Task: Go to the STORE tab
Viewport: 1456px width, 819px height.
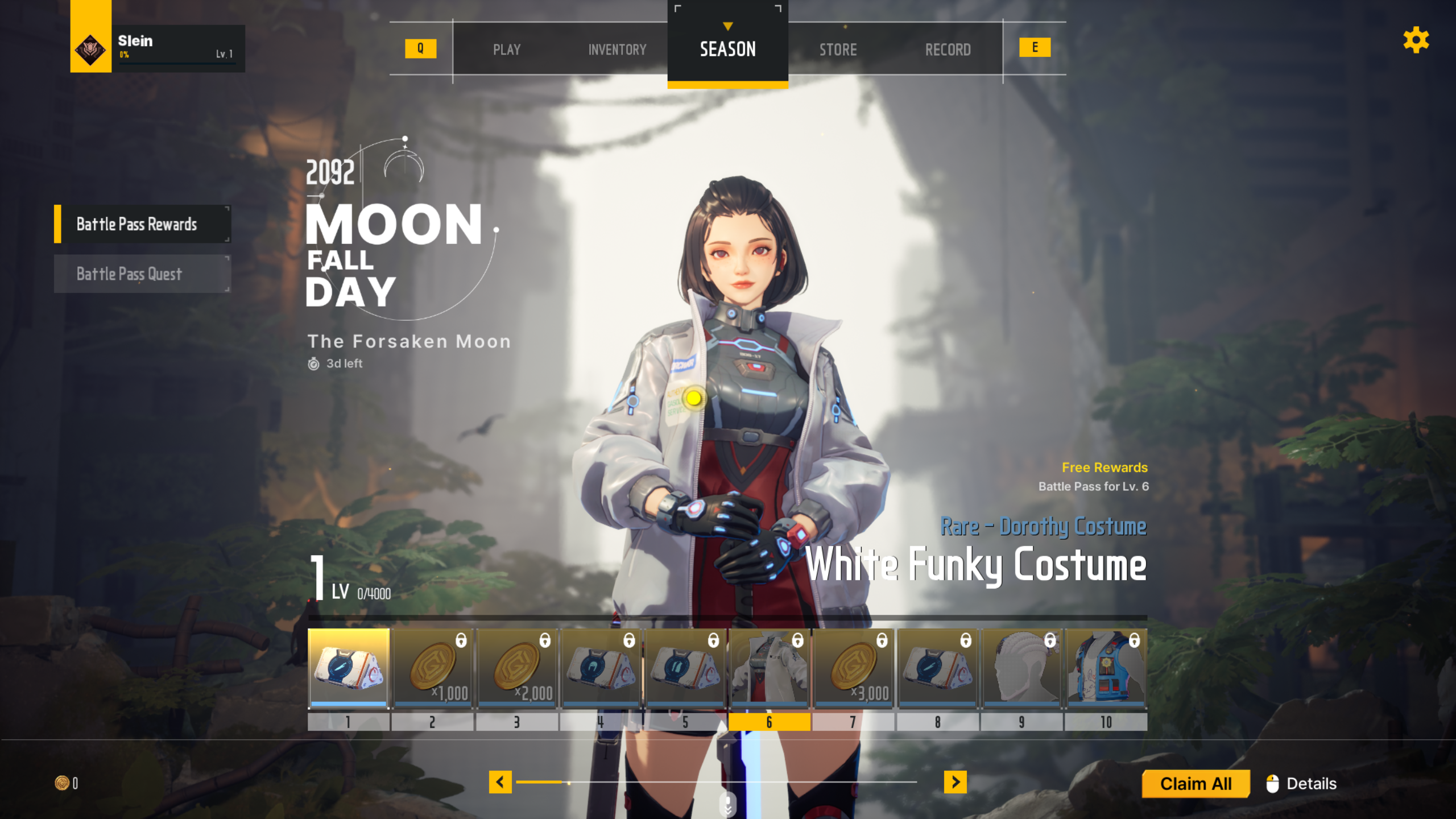Action: [838, 49]
